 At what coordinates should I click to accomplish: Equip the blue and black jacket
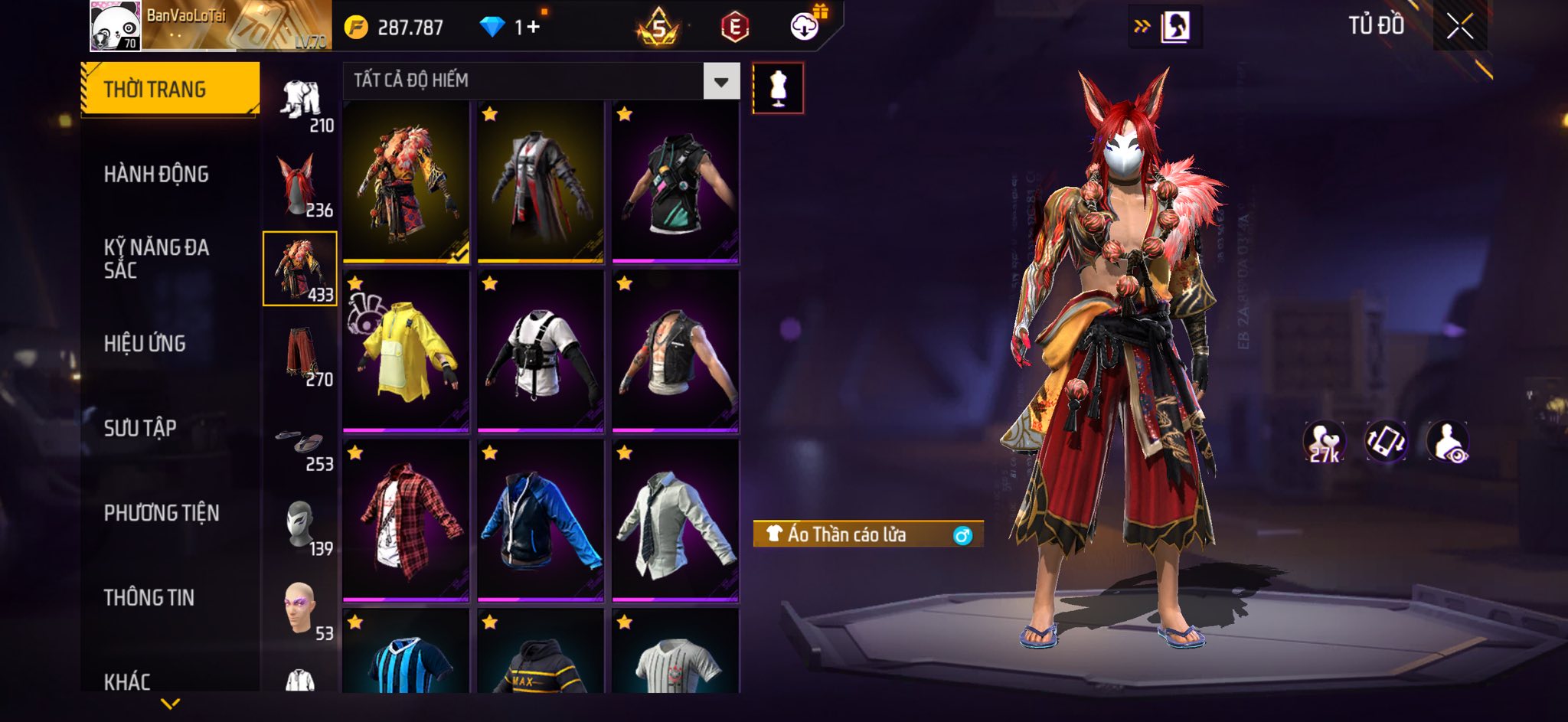click(x=541, y=520)
